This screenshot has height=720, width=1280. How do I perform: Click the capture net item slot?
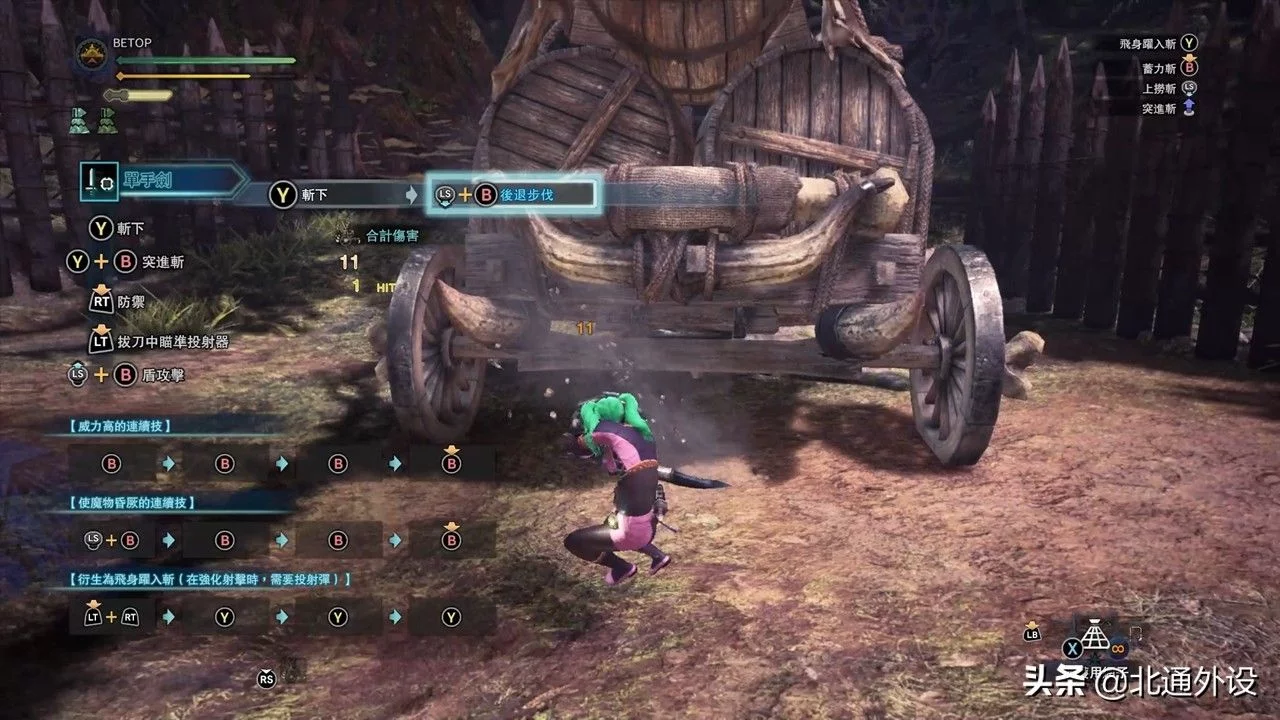coord(1097,634)
